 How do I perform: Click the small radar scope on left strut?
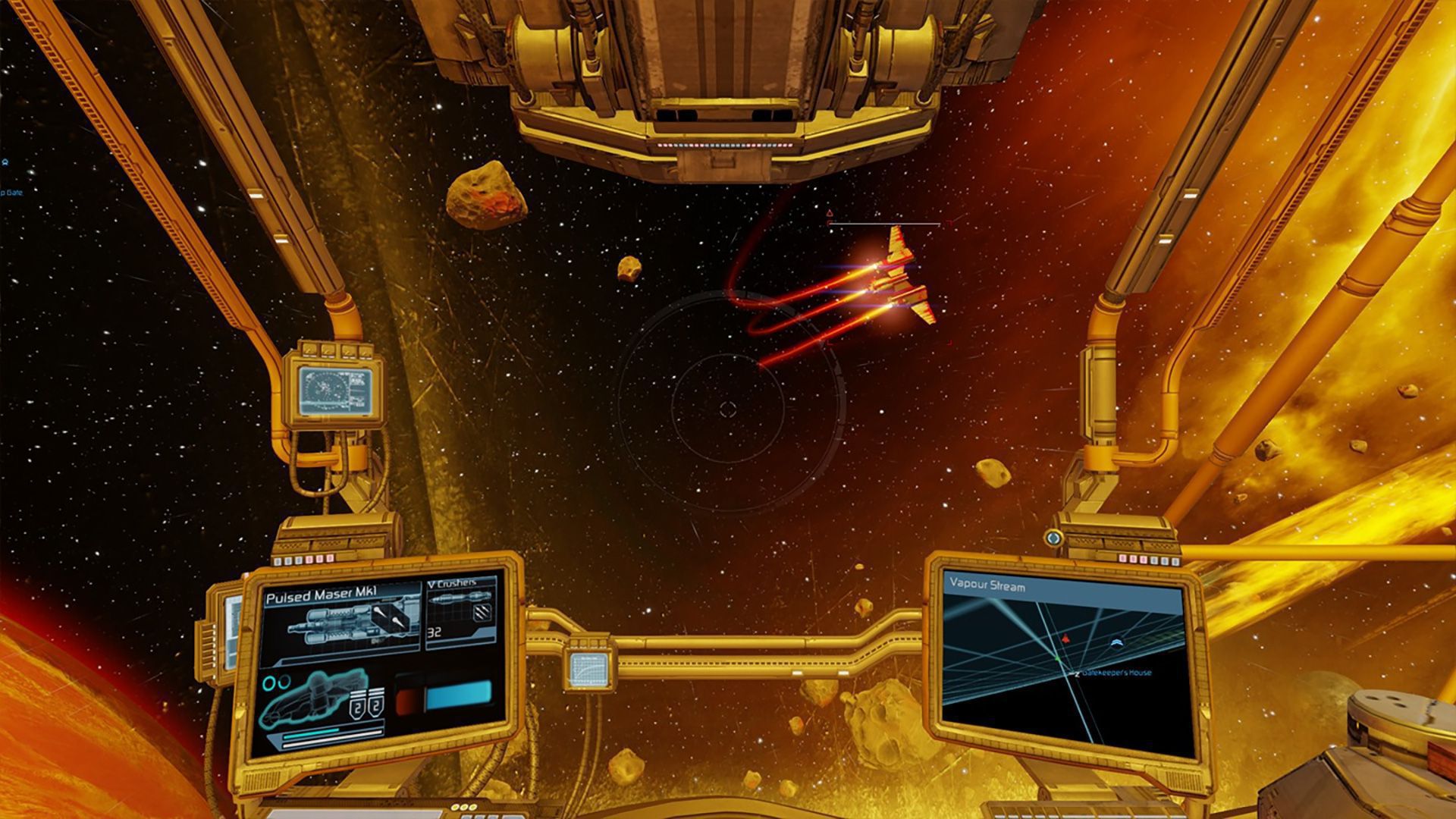pos(332,390)
